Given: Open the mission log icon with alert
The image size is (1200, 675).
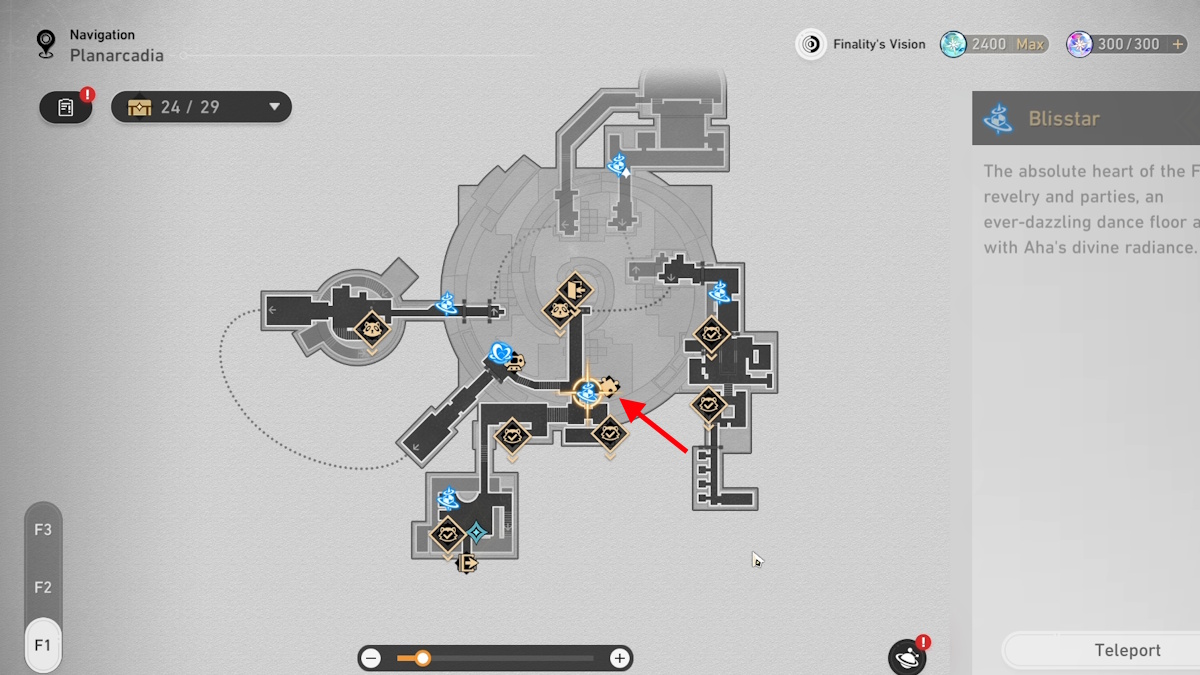Looking at the screenshot, I should point(66,107).
